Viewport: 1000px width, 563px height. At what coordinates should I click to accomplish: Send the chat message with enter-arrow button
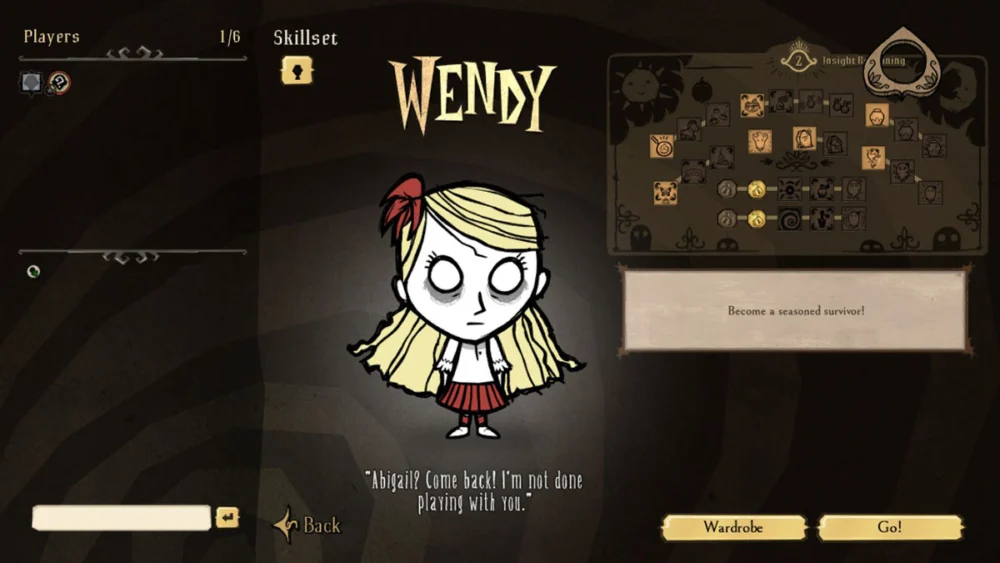coord(228,517)
